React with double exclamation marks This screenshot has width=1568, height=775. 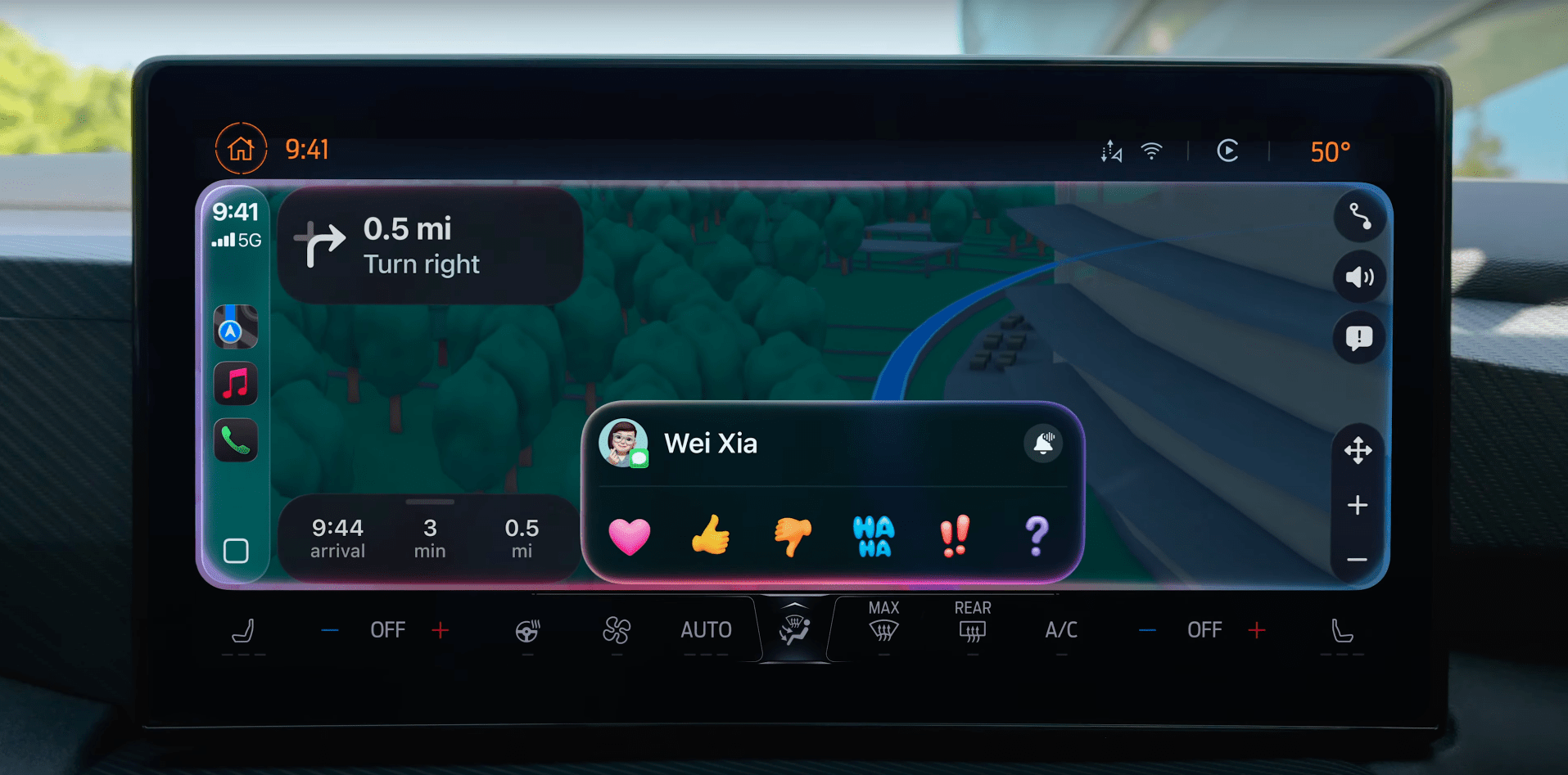tap(955, 536)
